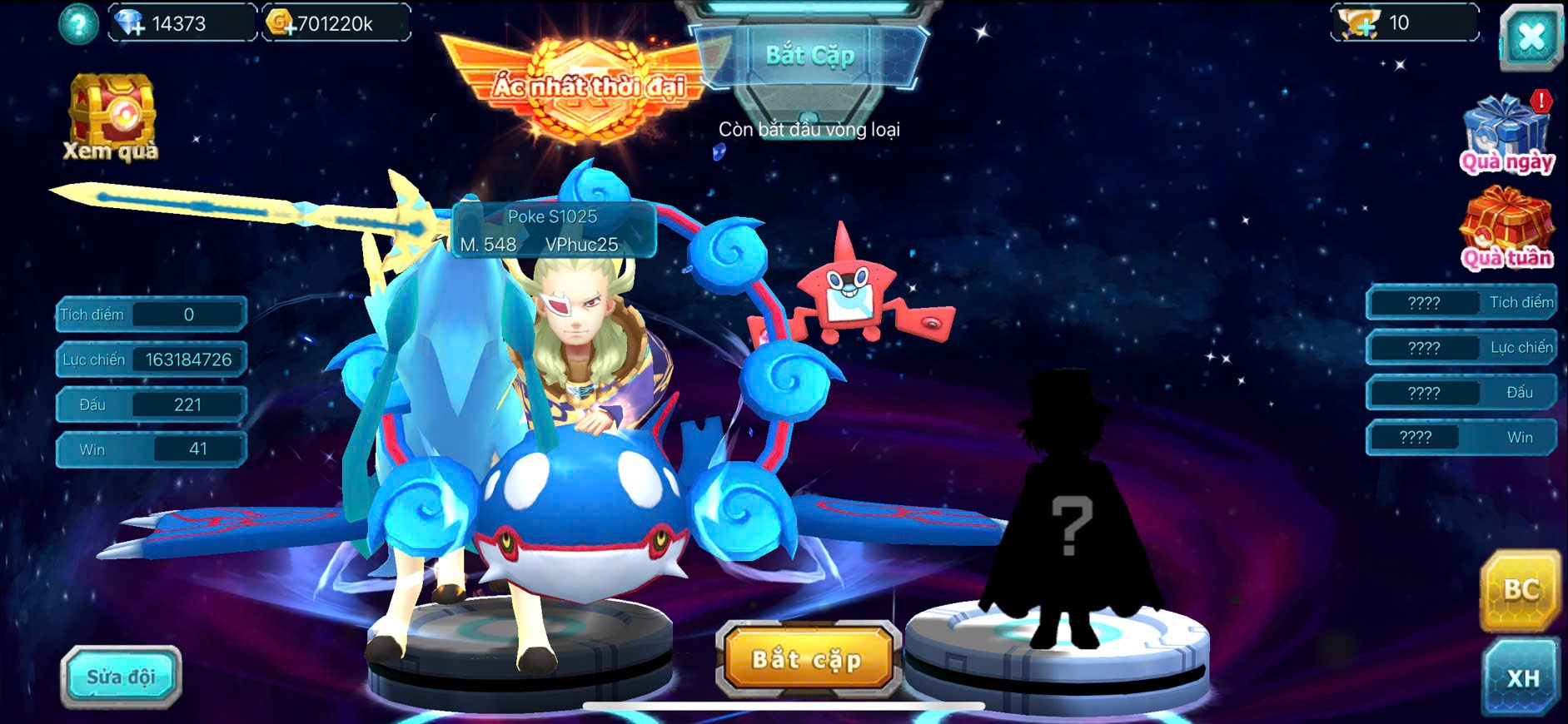Open the Sửa đội team editor
This screenshot has height=724, width=1568.
pos(121,677)
